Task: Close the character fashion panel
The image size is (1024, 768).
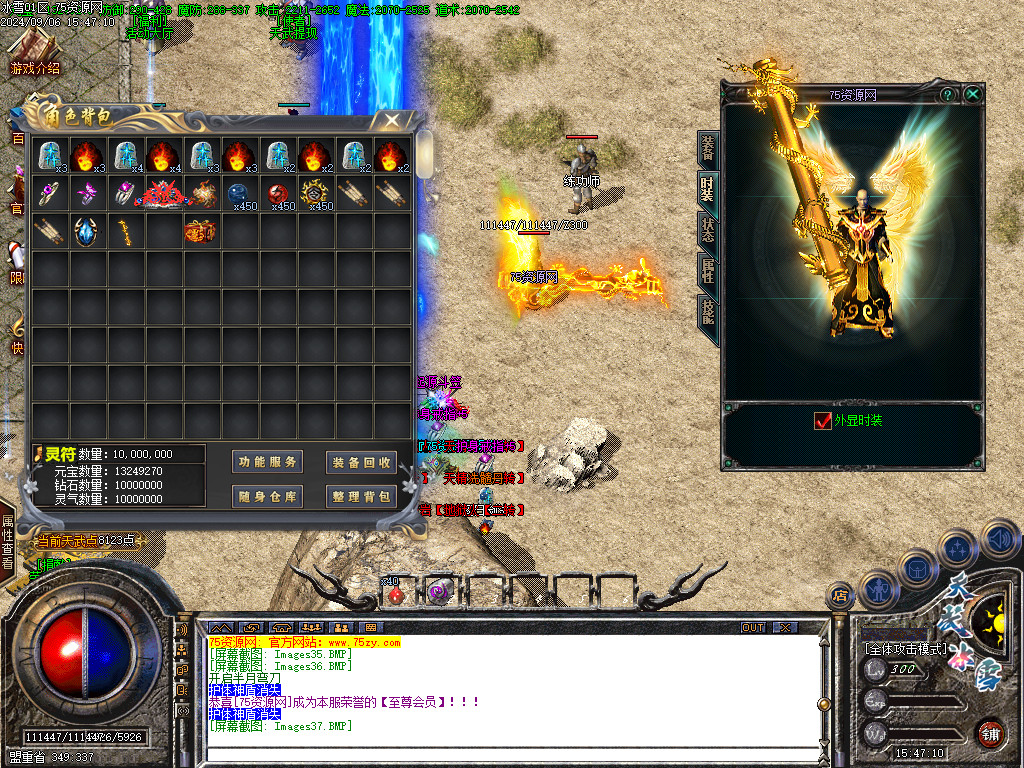Action: [972, 94]
